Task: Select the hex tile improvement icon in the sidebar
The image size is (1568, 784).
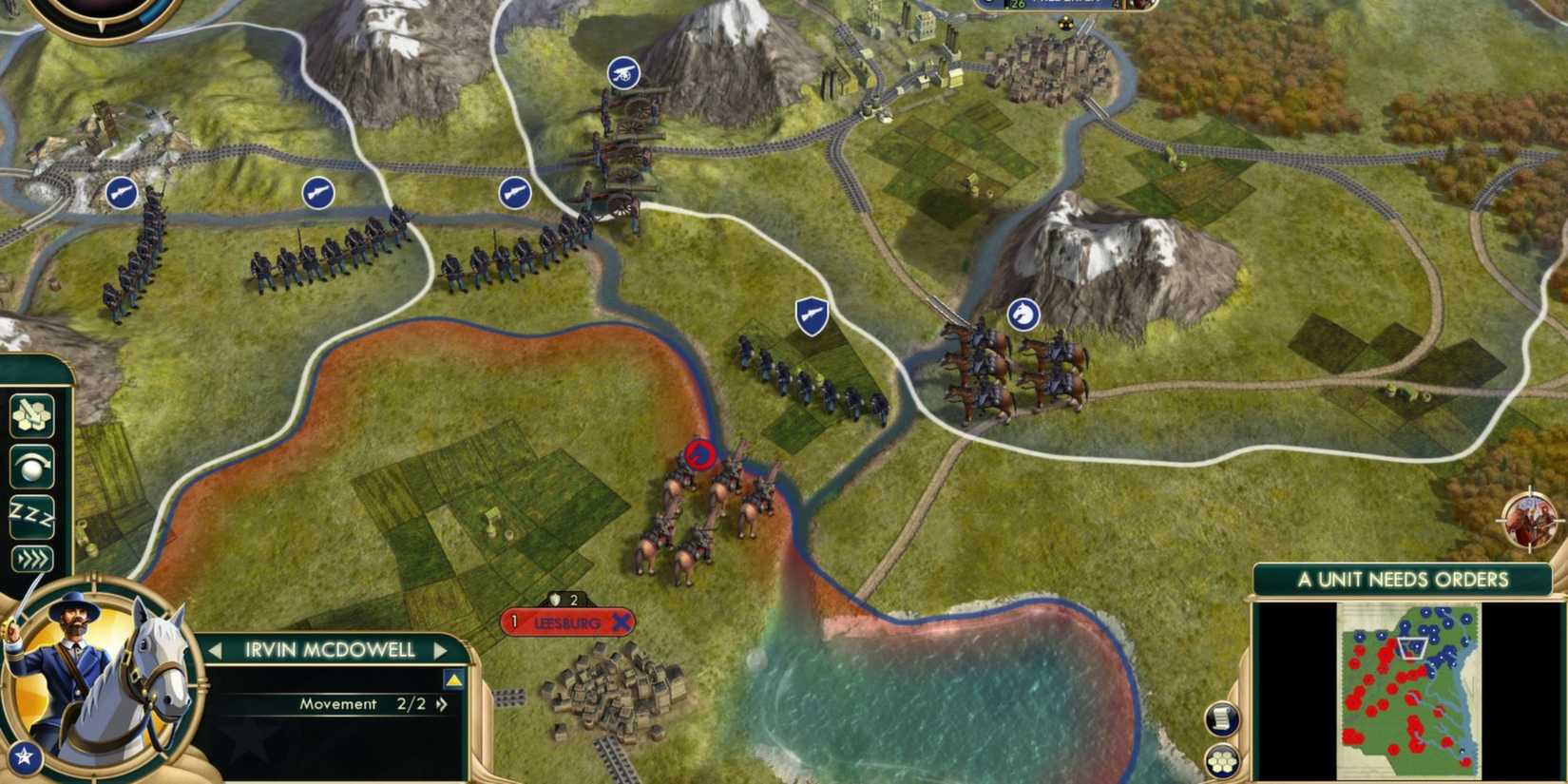Action: point(30,414)
